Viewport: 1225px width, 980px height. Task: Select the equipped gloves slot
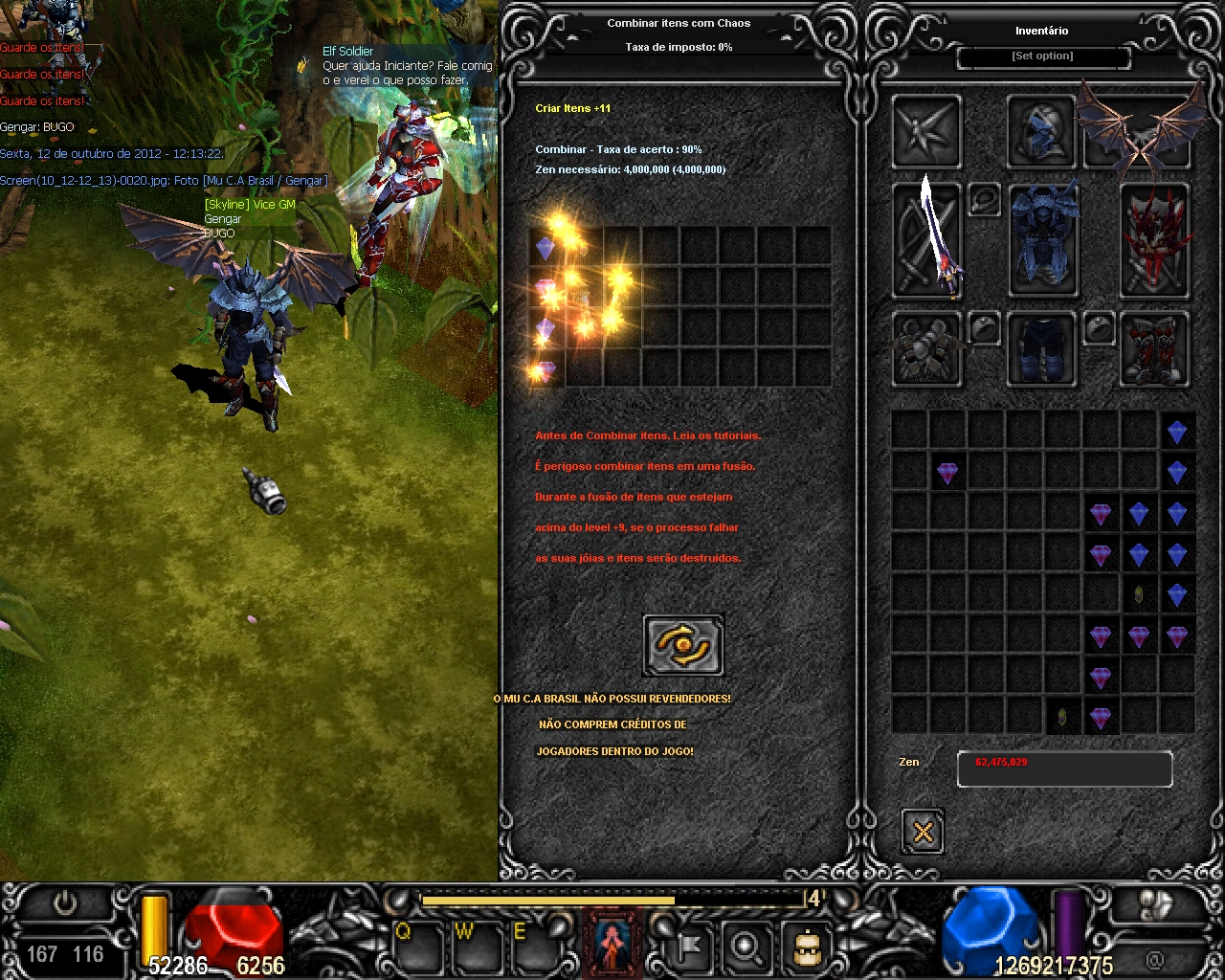[926, 348]
